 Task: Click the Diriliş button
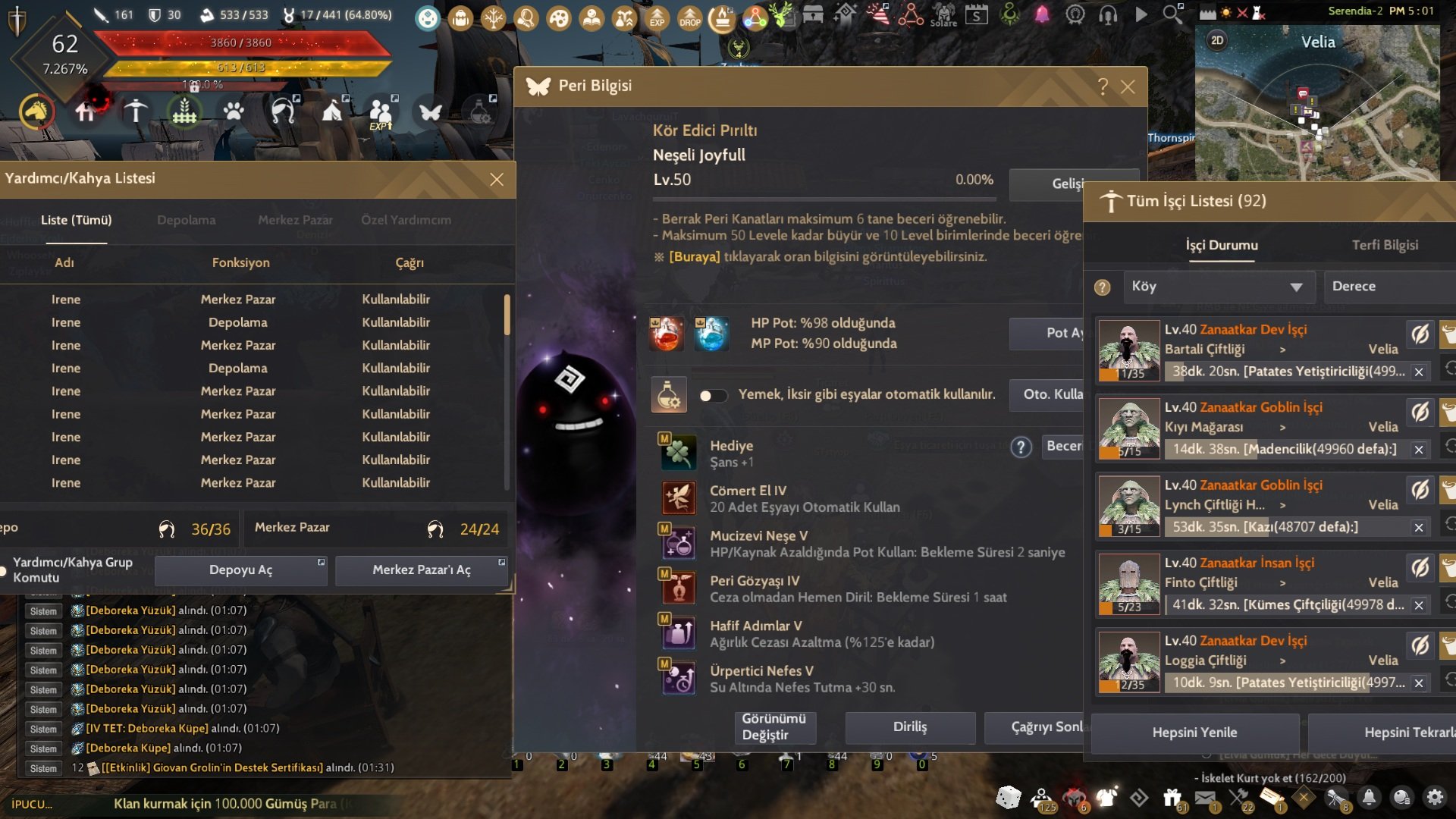pos(910,726)
